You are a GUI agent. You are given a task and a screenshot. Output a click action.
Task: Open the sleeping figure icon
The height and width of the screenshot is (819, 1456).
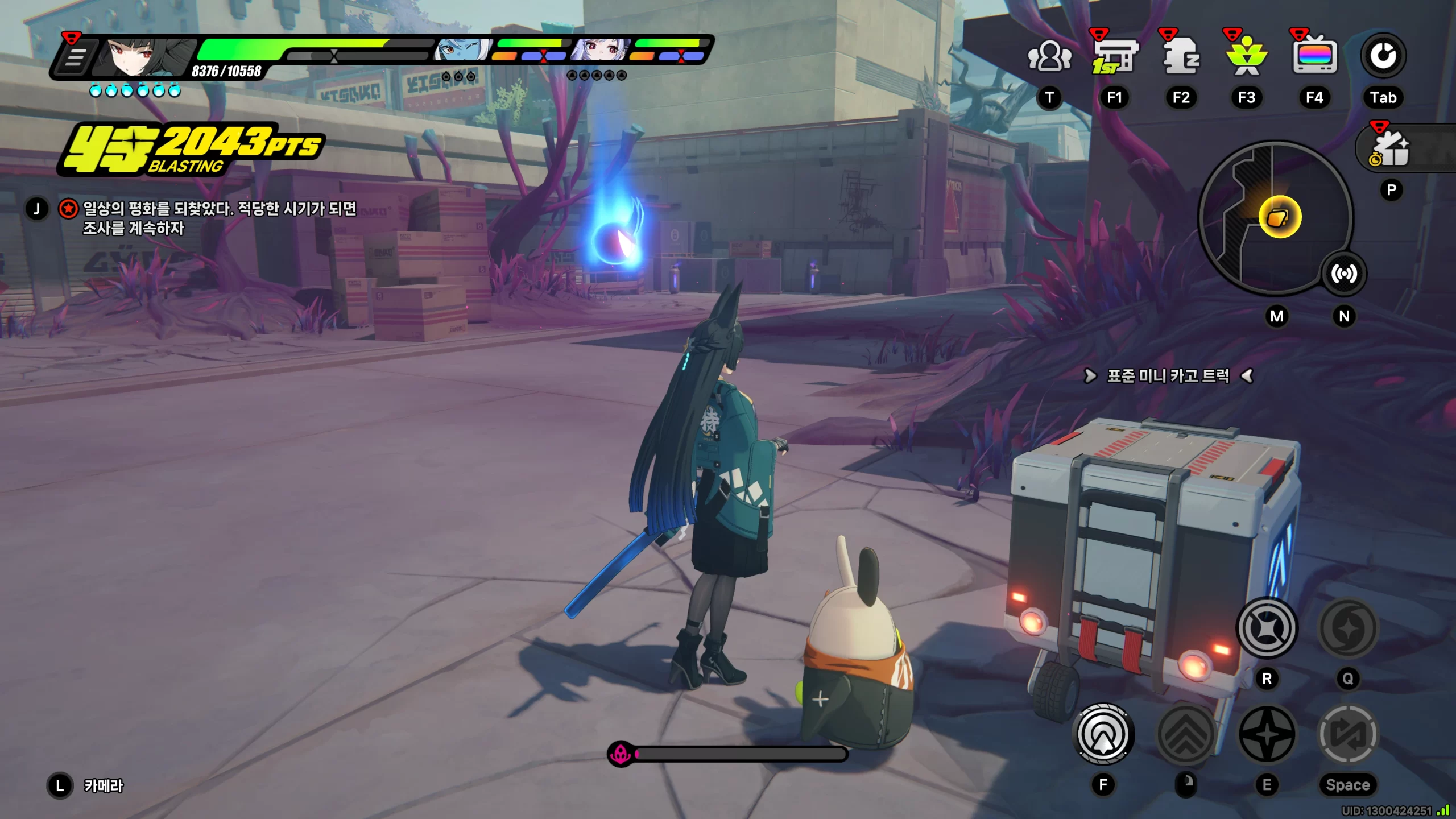(x=1181, y=56)
